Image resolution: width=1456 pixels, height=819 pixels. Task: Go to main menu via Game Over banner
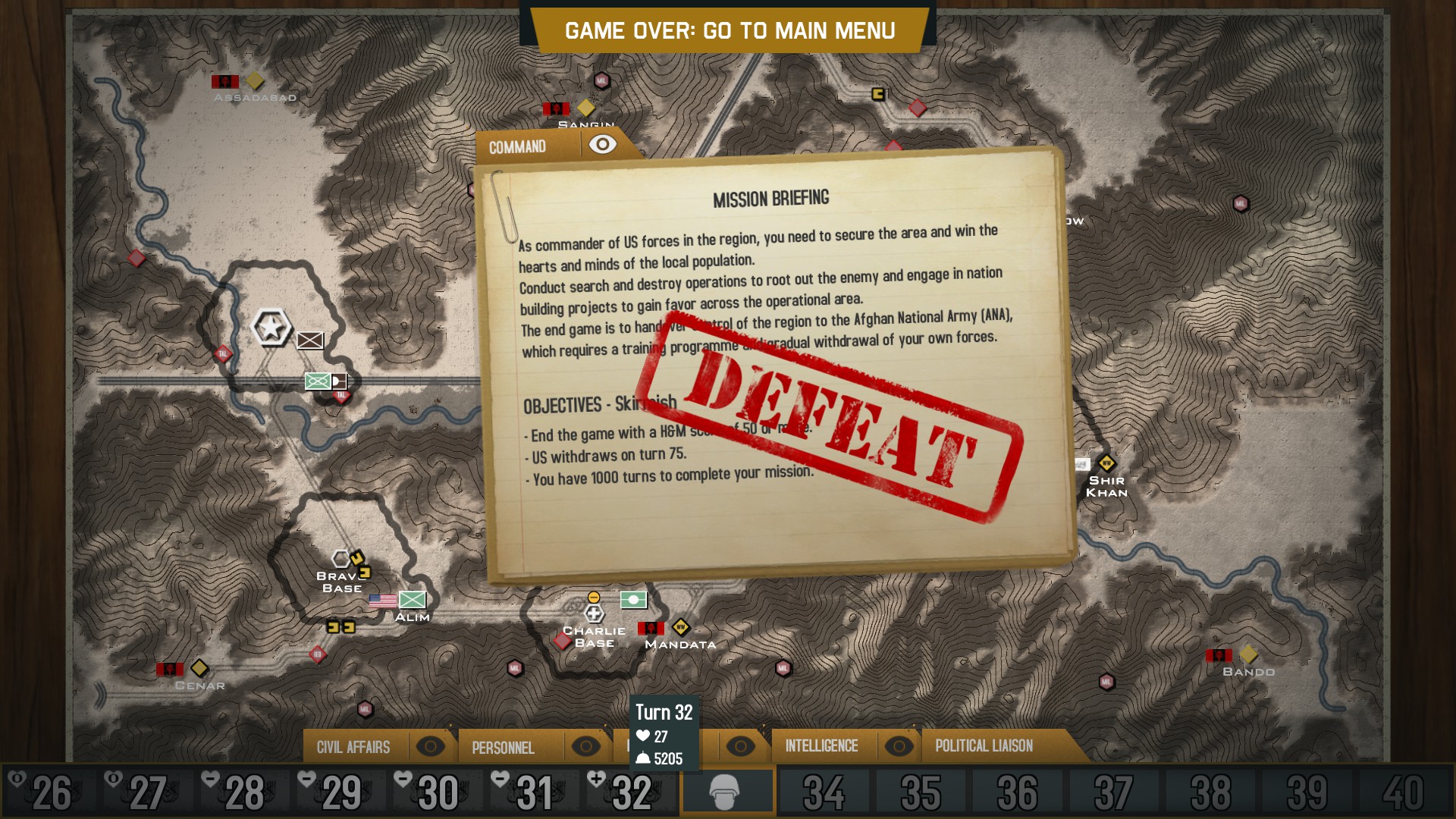coord(730,31)
